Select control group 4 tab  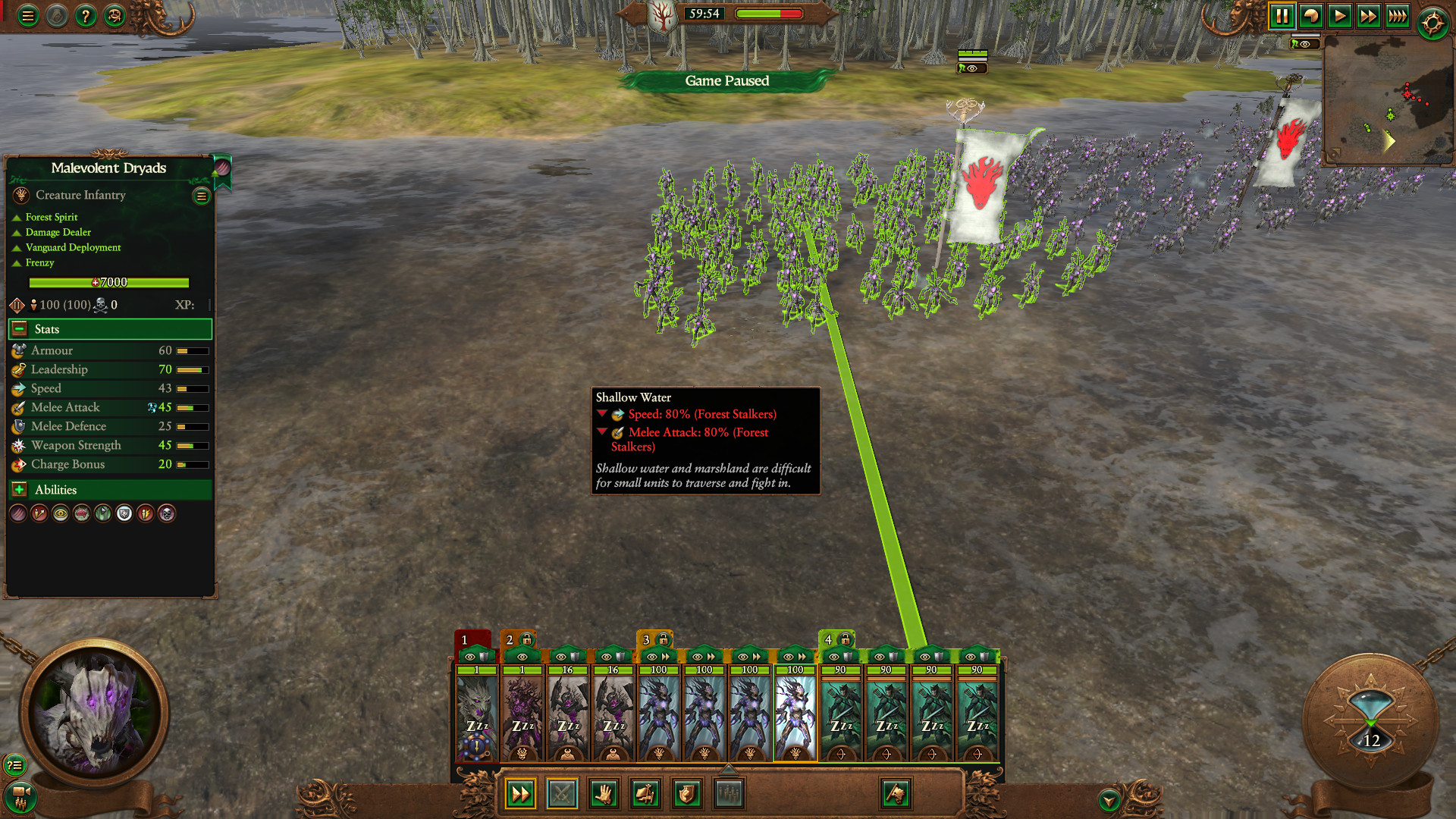coord(828,640)
